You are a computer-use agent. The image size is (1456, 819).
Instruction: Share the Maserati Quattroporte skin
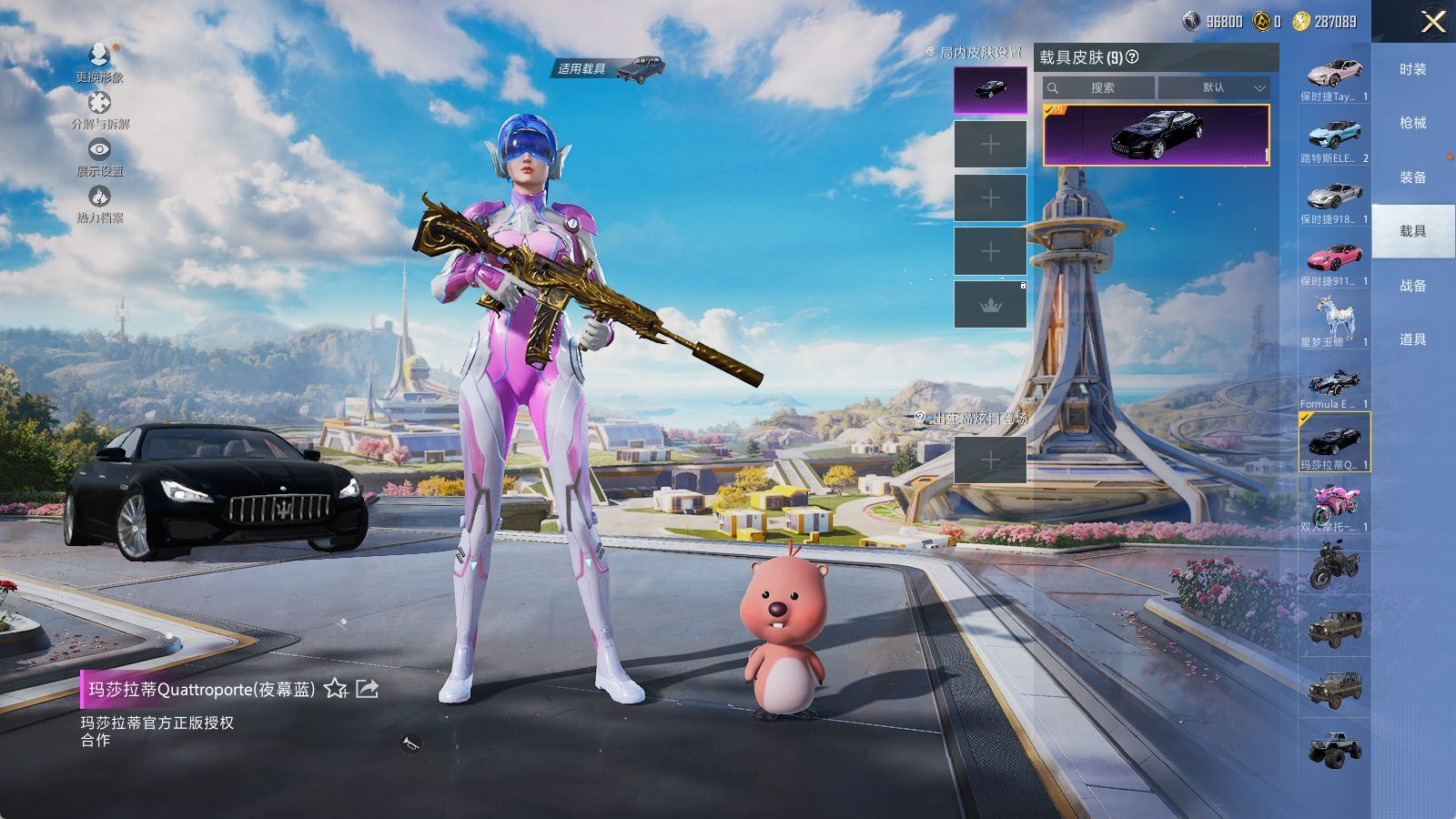click(x=367, y=689)
